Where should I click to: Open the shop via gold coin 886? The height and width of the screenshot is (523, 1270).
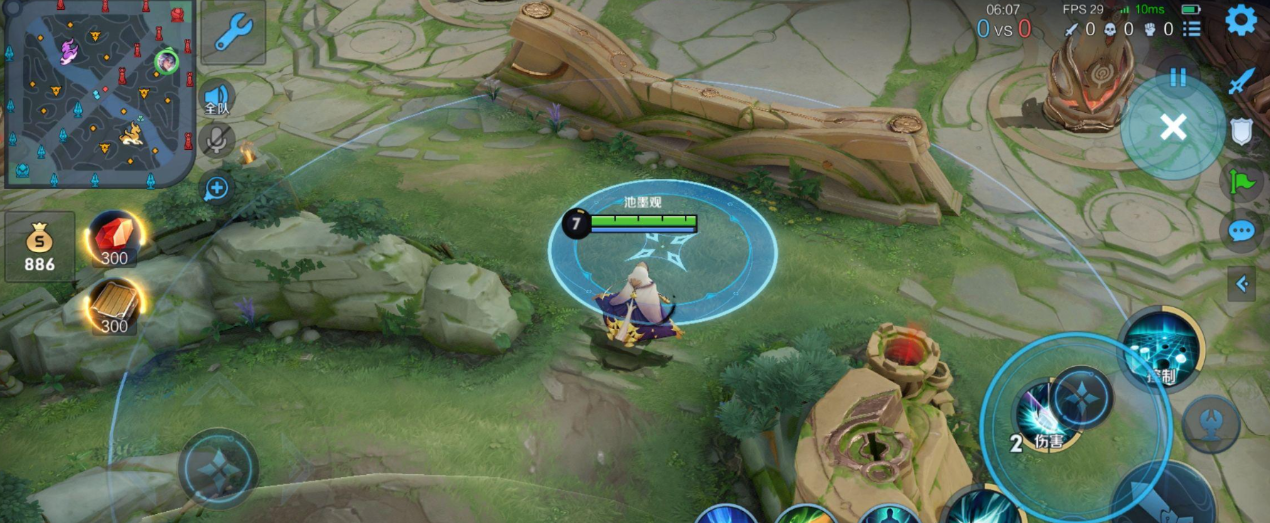(x=39, y=246)
